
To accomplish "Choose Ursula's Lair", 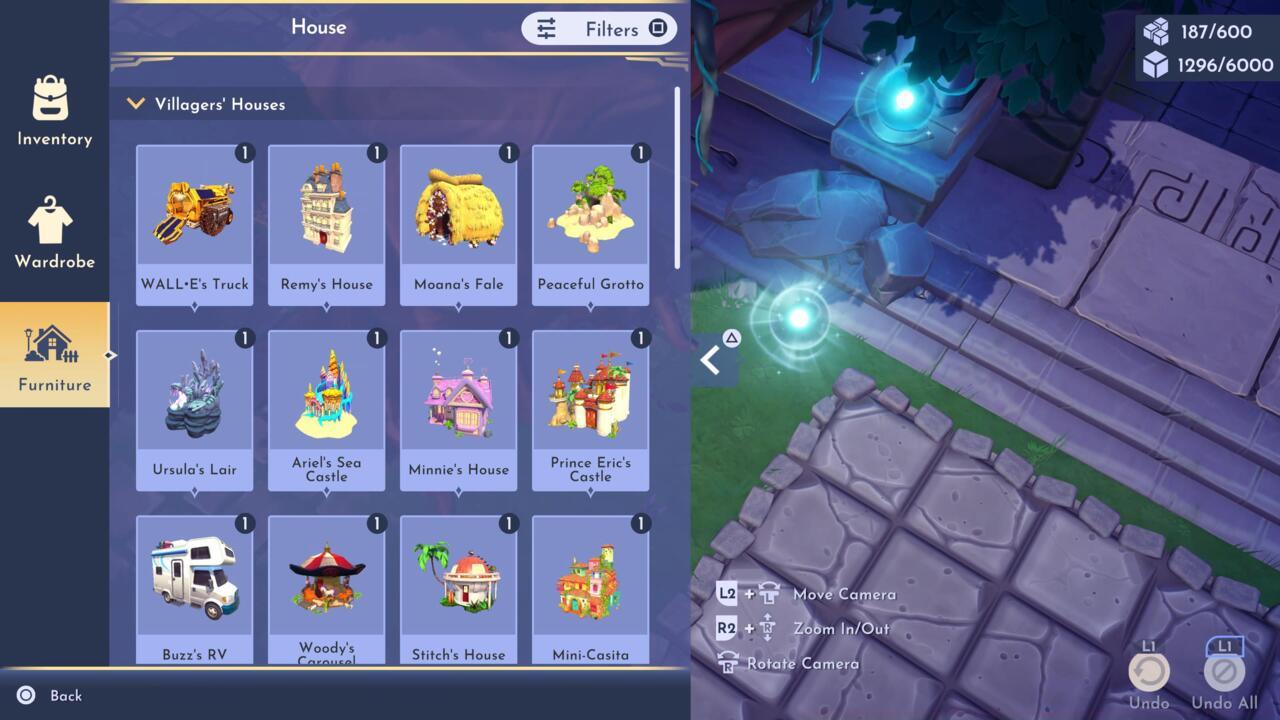I will [195, 410].
